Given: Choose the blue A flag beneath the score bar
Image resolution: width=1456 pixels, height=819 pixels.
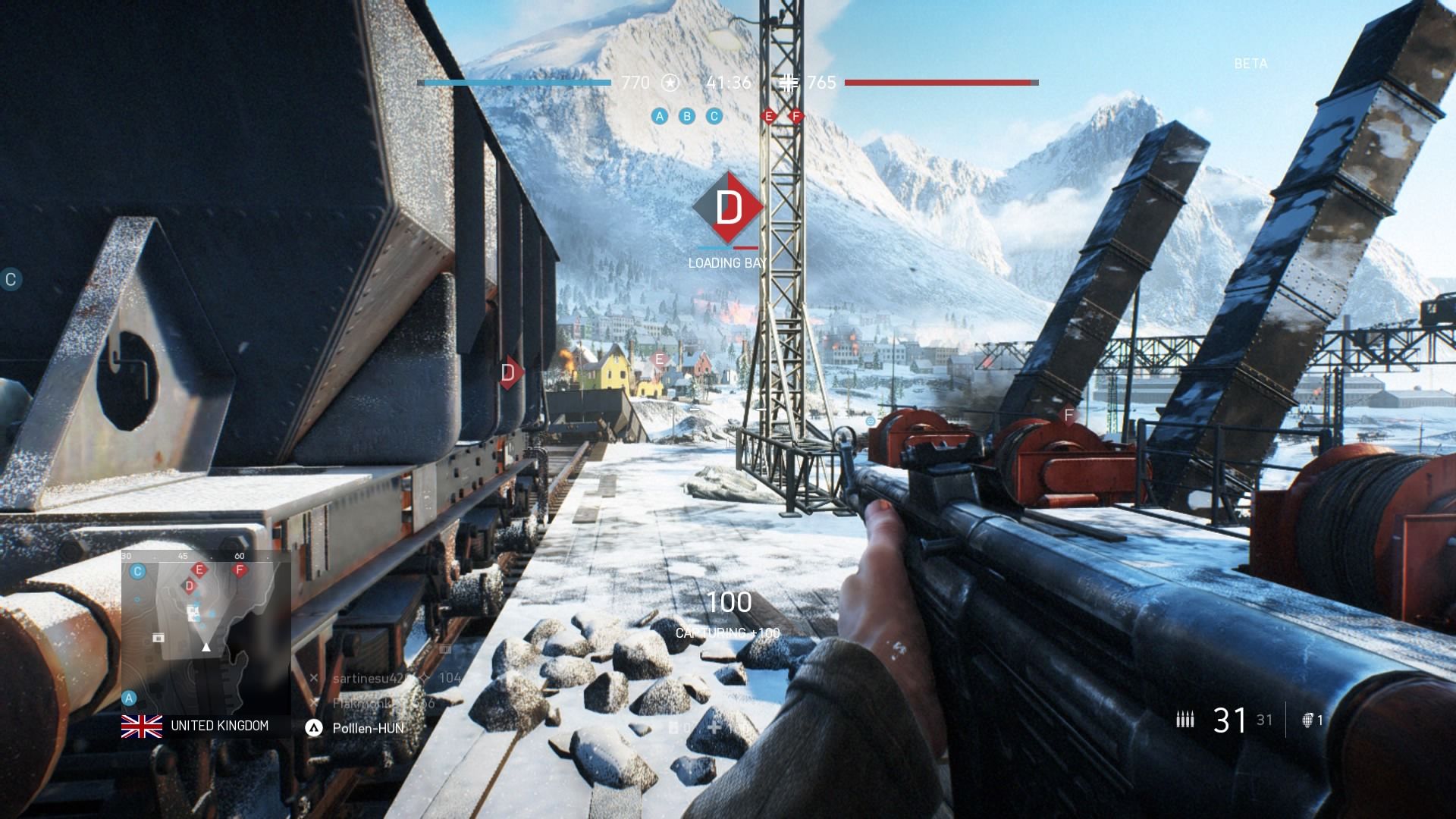Looking at the screenshot, I should pos(660,116).
